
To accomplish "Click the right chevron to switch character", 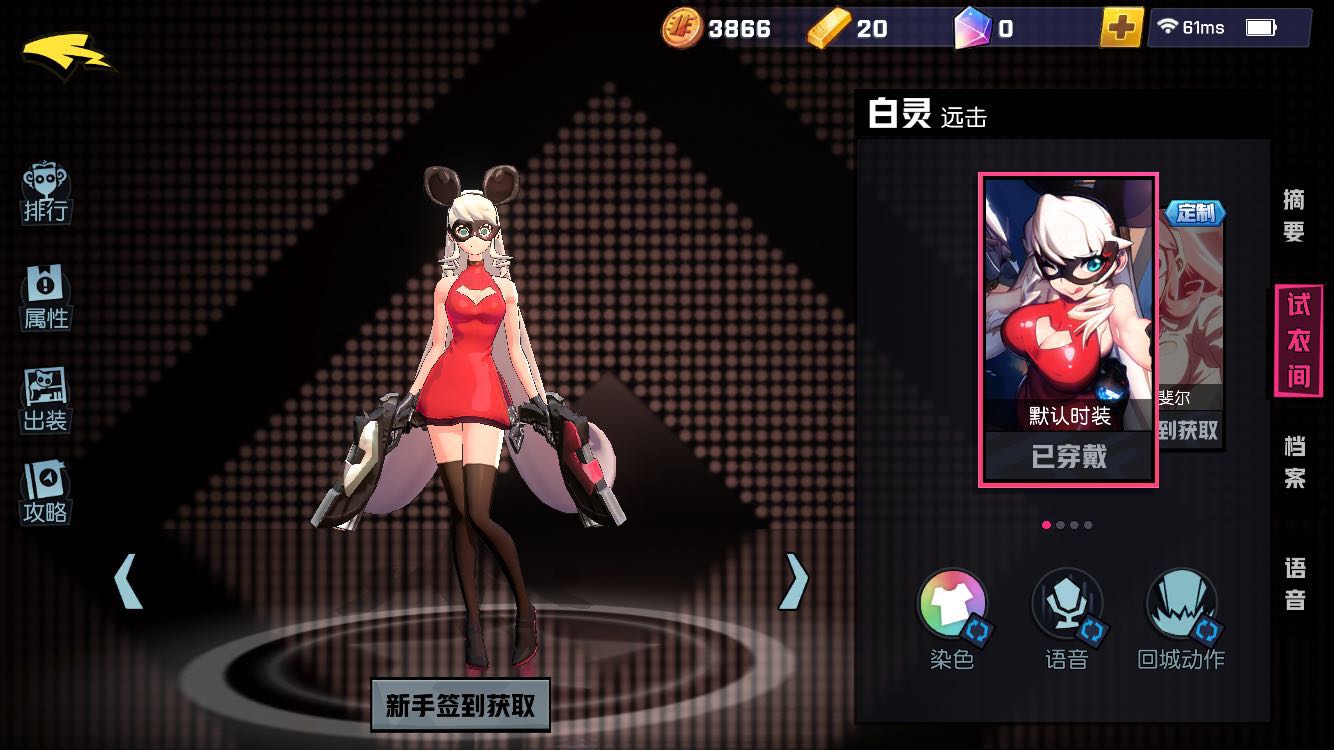I will [793, 580].
